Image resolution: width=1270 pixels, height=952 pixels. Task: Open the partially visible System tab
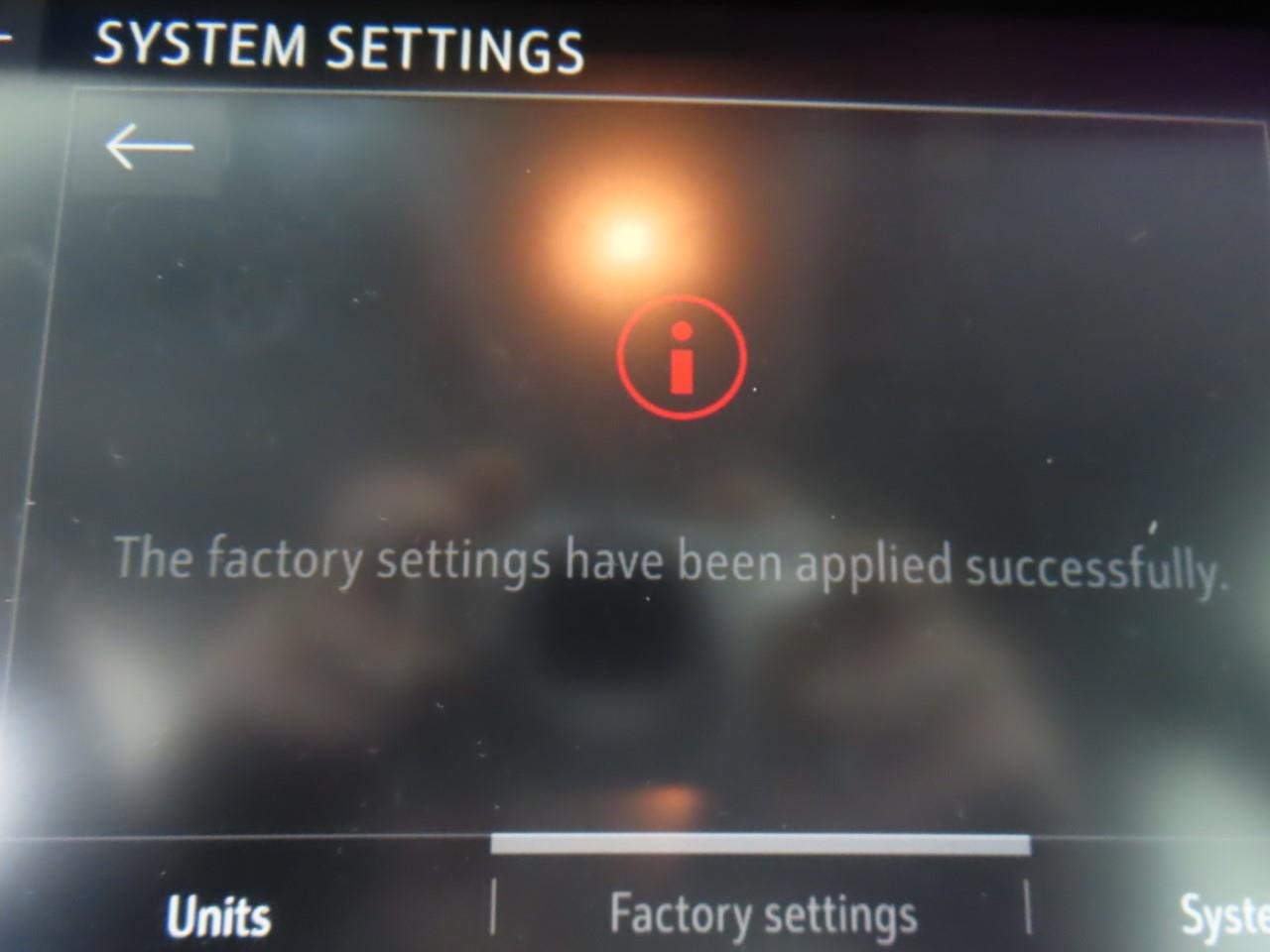1224,914
